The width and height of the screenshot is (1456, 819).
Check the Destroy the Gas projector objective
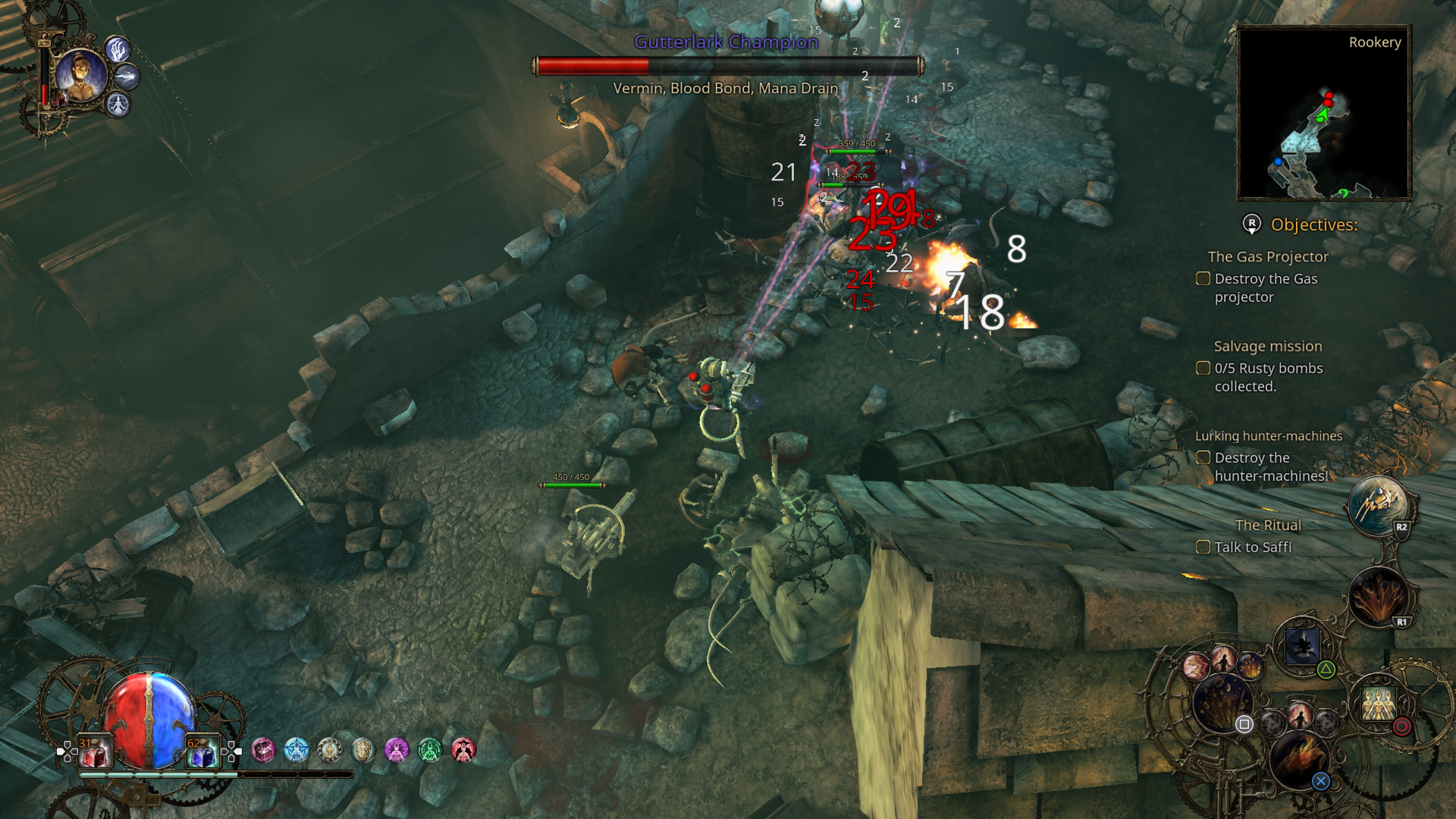(1203, 279)
